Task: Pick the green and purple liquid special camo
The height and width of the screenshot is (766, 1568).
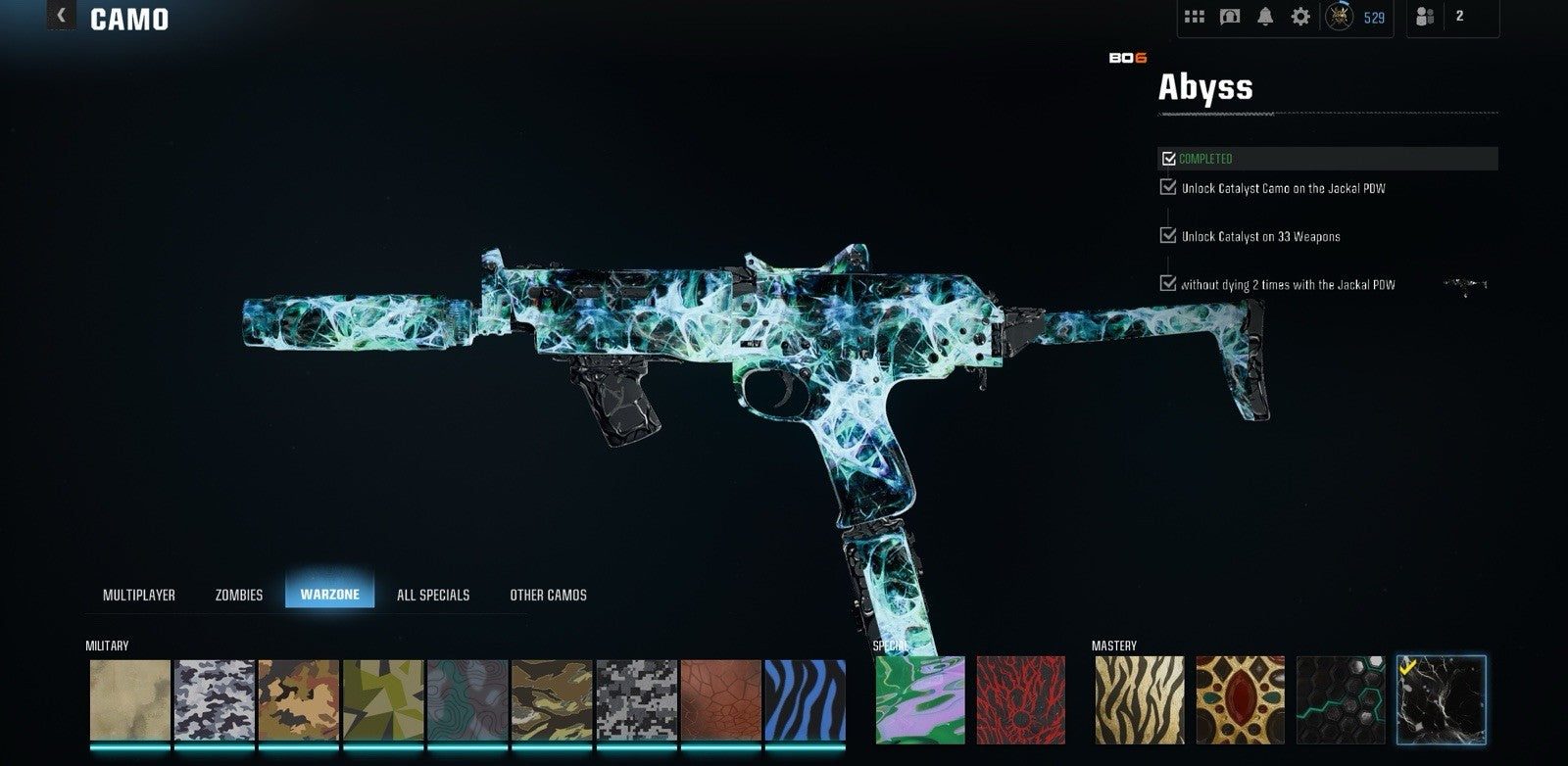Action: coord(919,699)
